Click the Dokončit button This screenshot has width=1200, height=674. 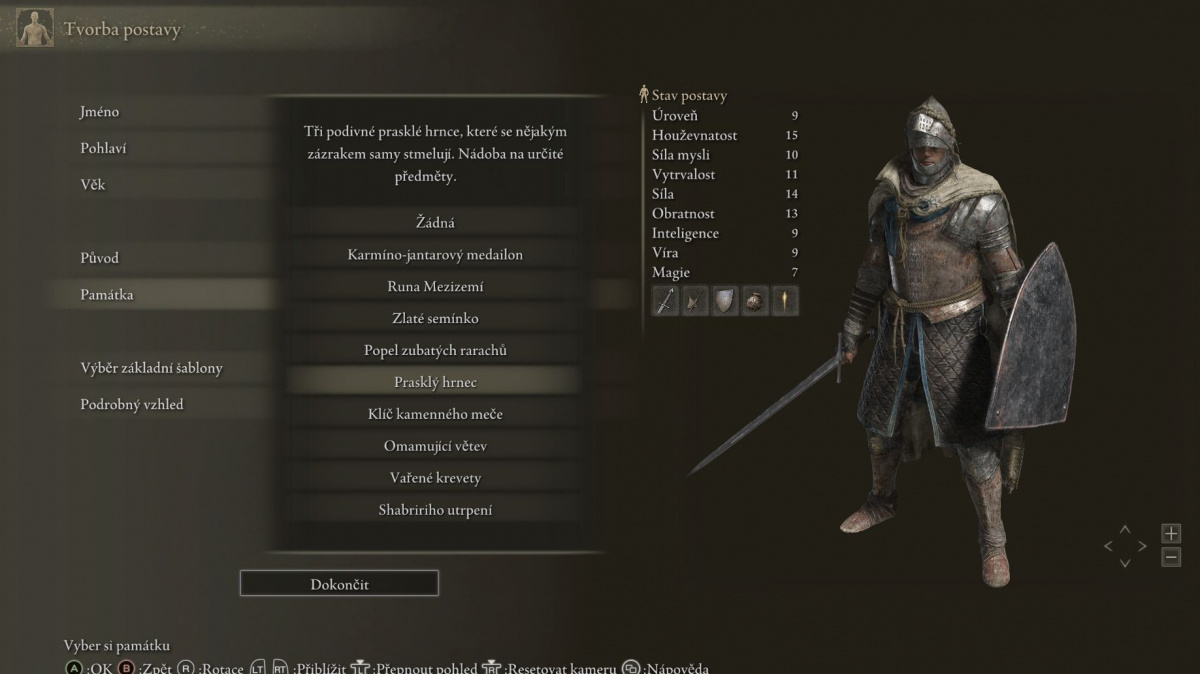[x=339, y=584]
